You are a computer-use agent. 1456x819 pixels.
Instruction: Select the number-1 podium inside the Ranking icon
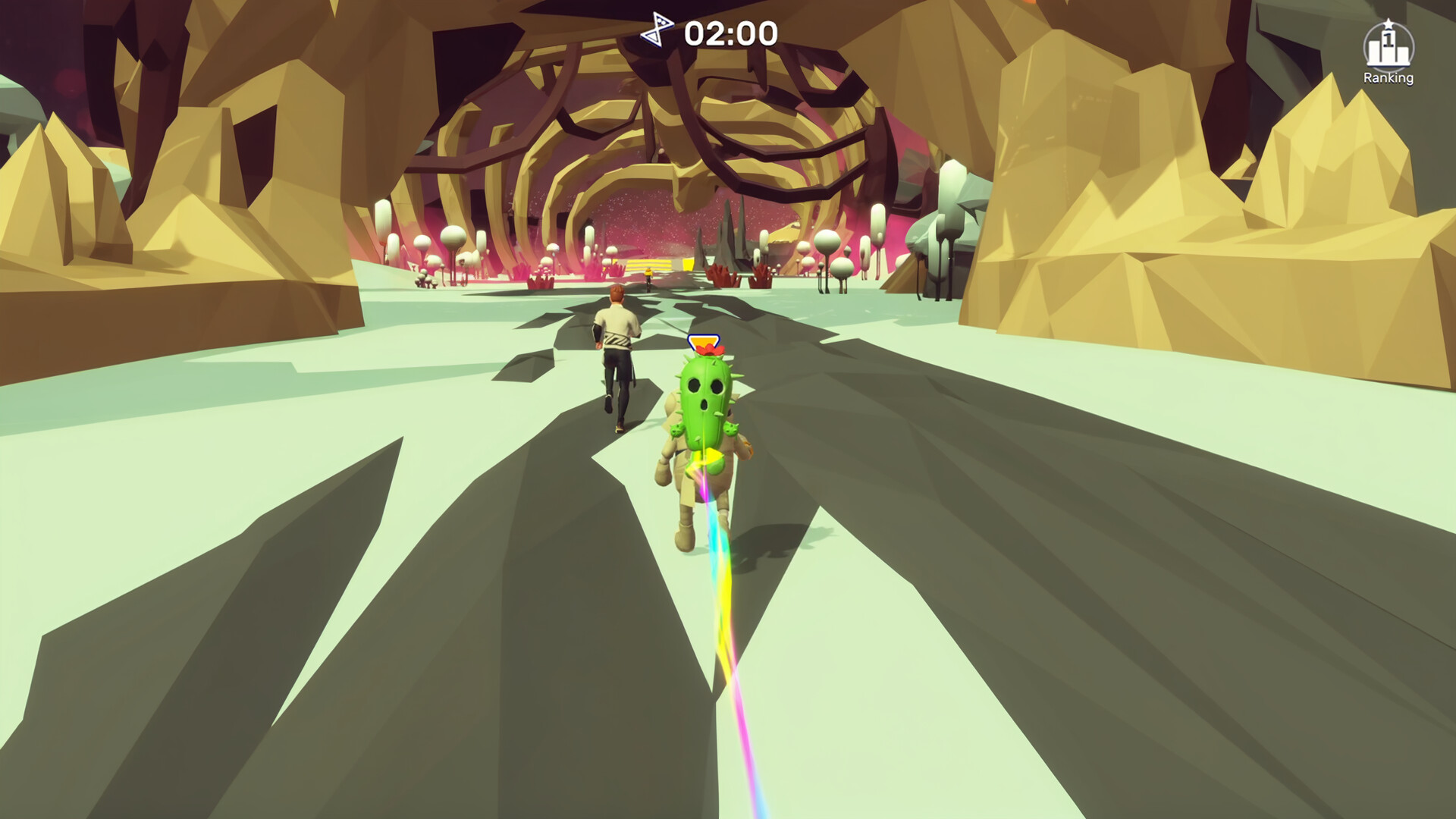tap(1389, 42)
